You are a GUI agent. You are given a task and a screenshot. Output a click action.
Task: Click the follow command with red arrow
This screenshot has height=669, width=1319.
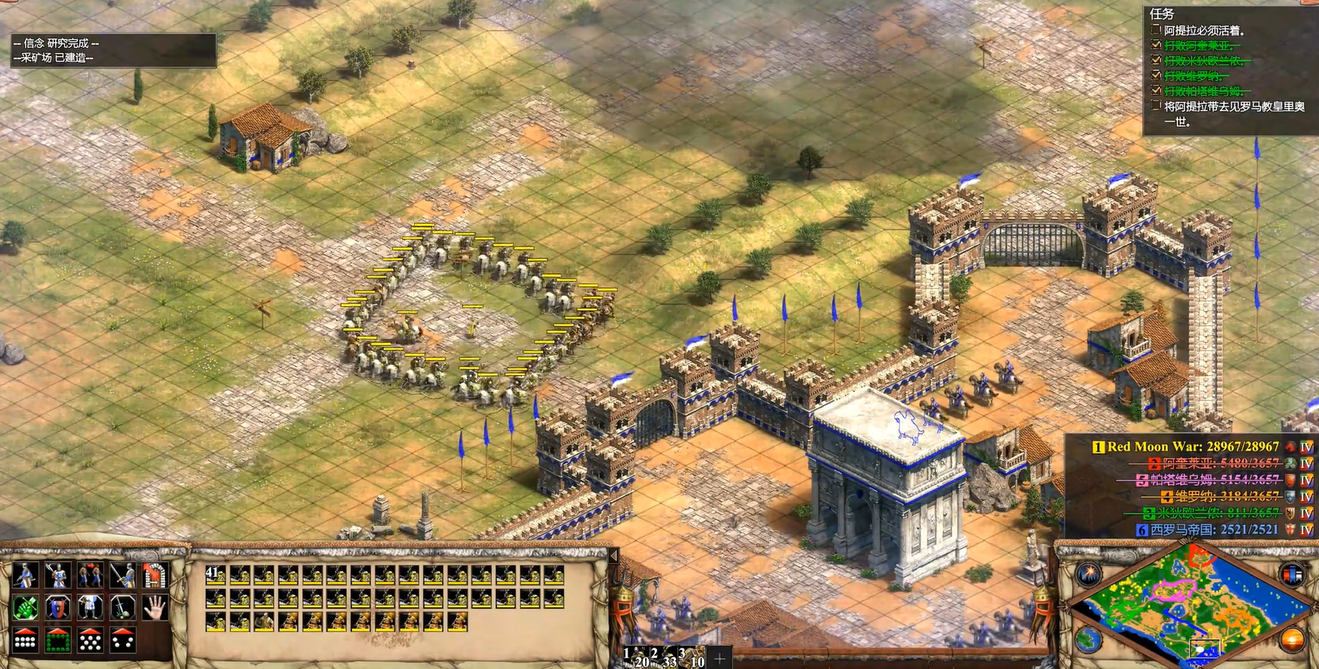point(90,575)
